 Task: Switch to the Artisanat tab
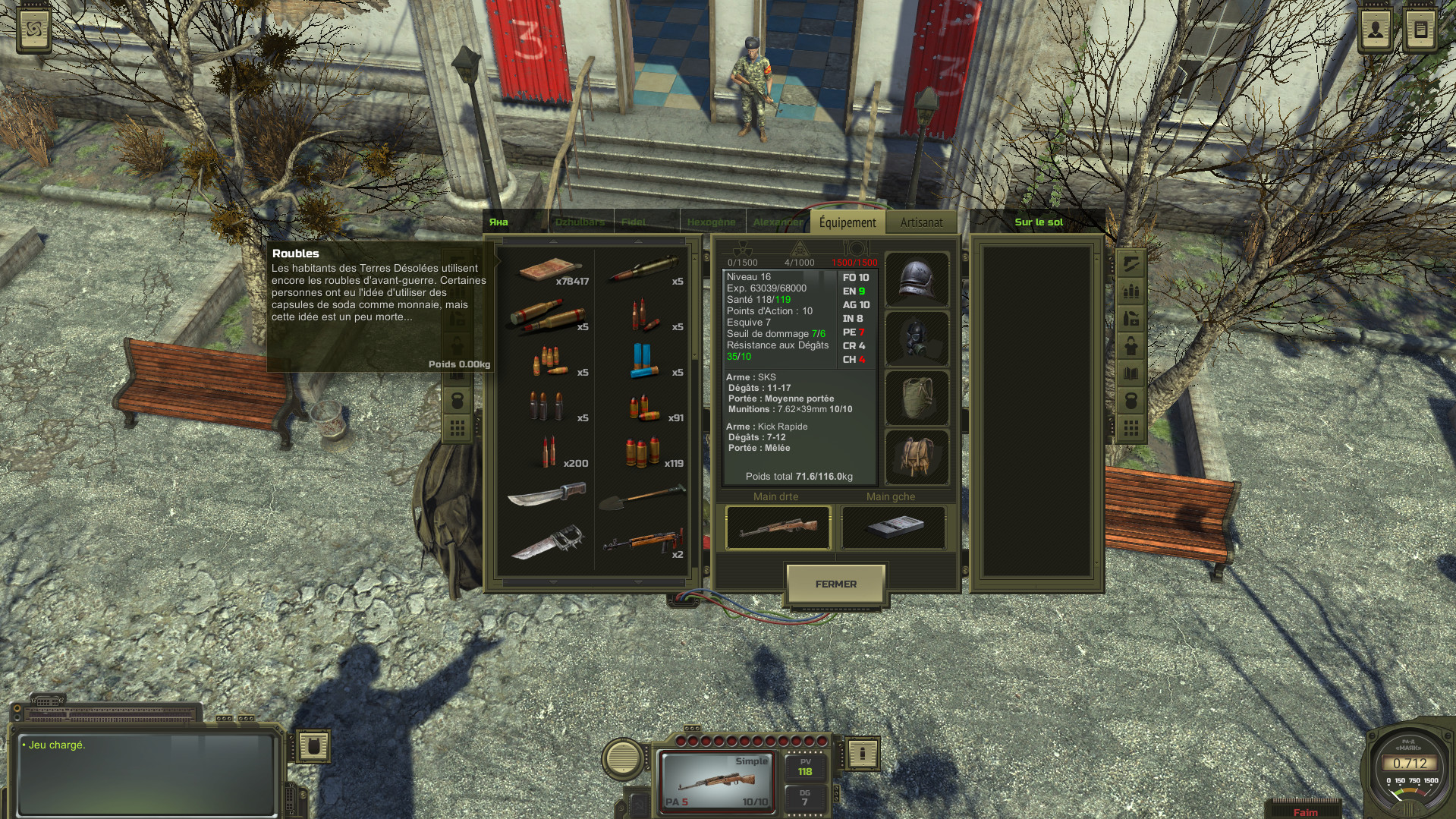click(921, 222)
